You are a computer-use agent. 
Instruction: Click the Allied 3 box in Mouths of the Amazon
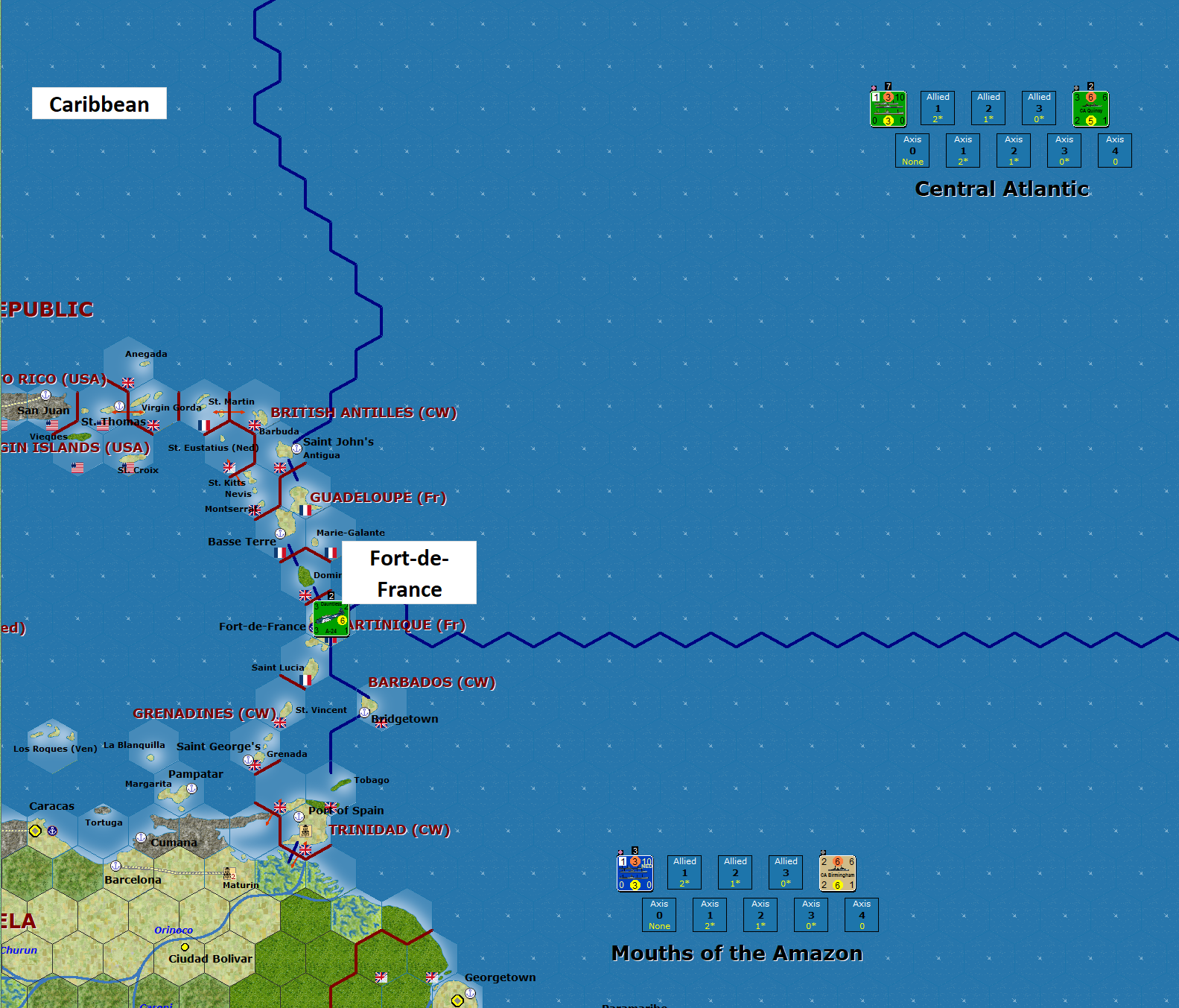[x=785, y=872]
